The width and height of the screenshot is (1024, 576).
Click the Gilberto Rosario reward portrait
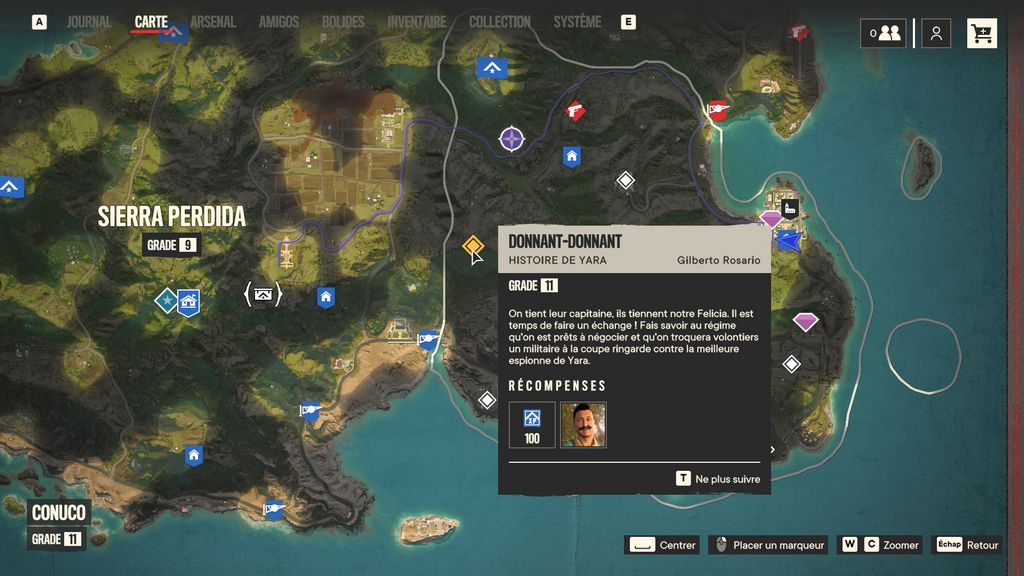[x=583, y=424]
